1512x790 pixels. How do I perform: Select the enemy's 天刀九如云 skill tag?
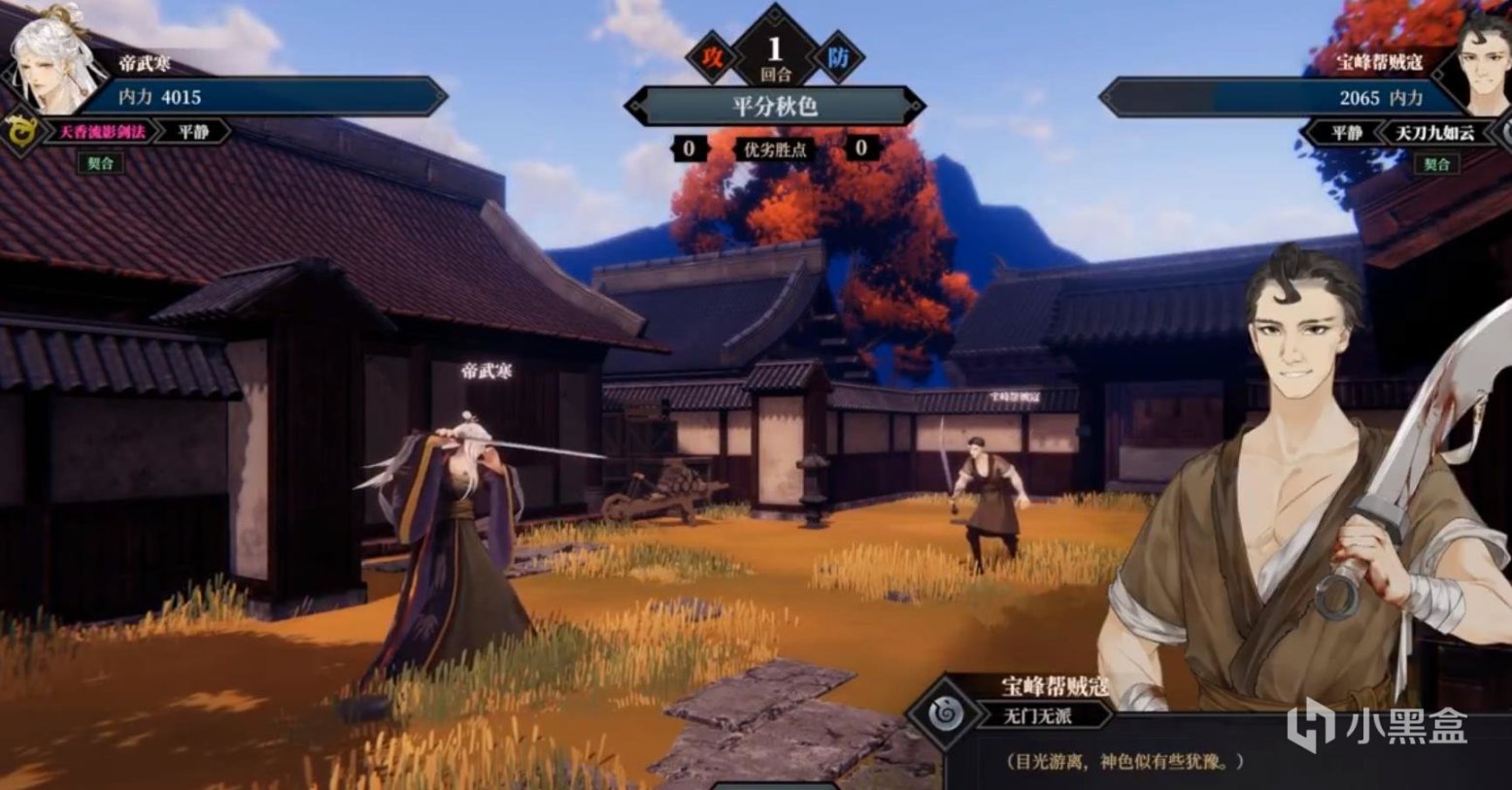[x=1433, y=132]
